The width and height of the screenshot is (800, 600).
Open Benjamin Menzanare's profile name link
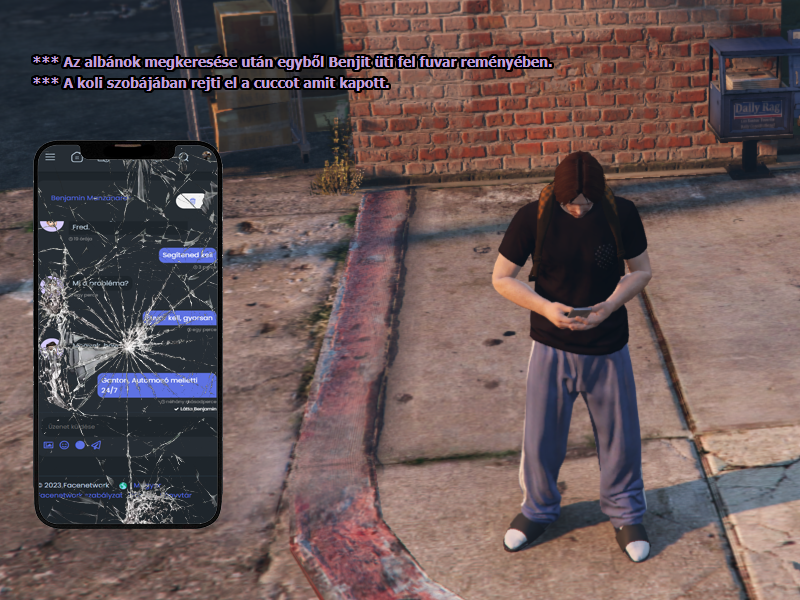pyautogui.click(x=90, y=198)
